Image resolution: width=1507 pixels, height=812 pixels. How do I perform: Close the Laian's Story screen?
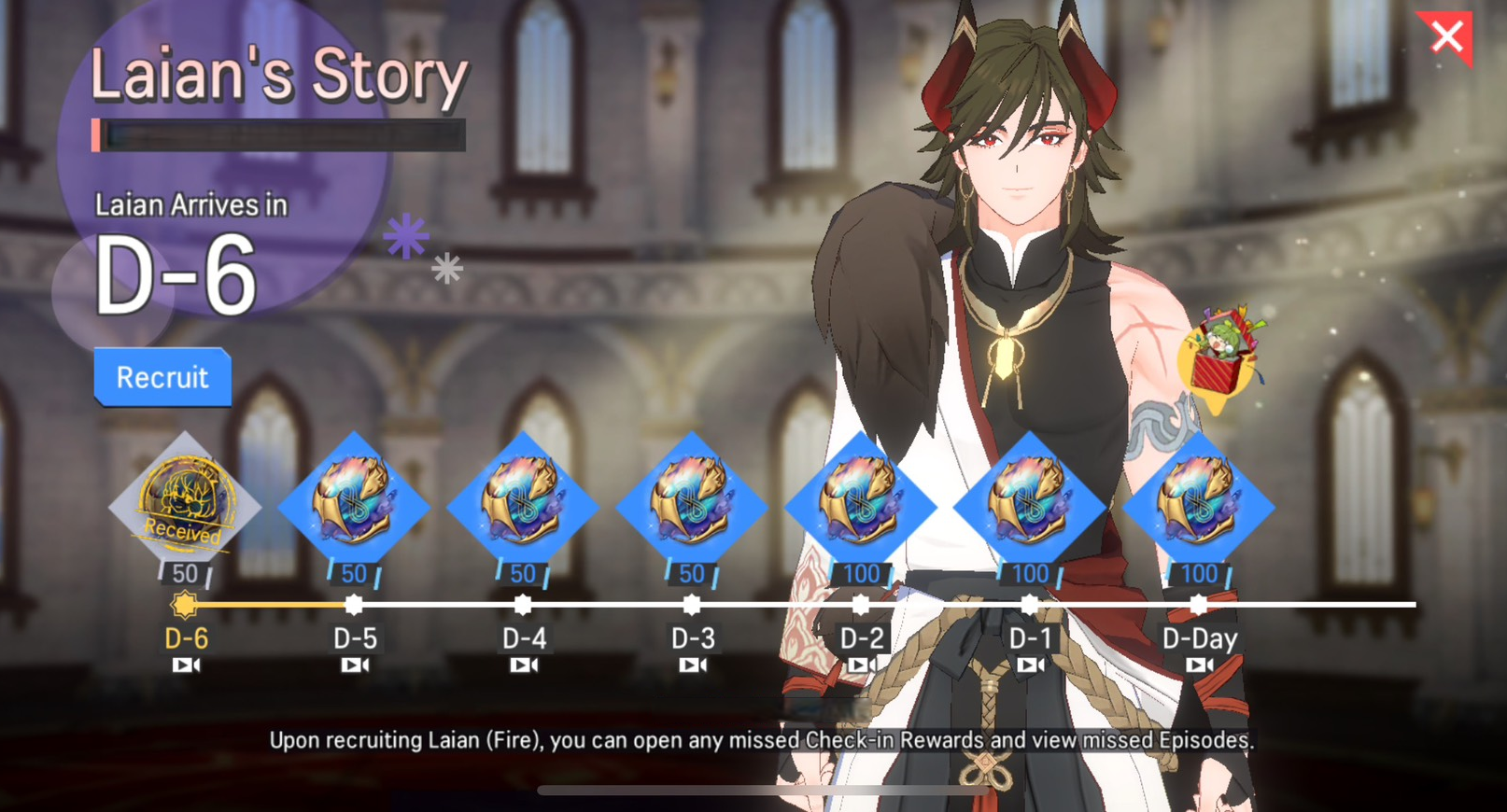tap(1447, 37)
